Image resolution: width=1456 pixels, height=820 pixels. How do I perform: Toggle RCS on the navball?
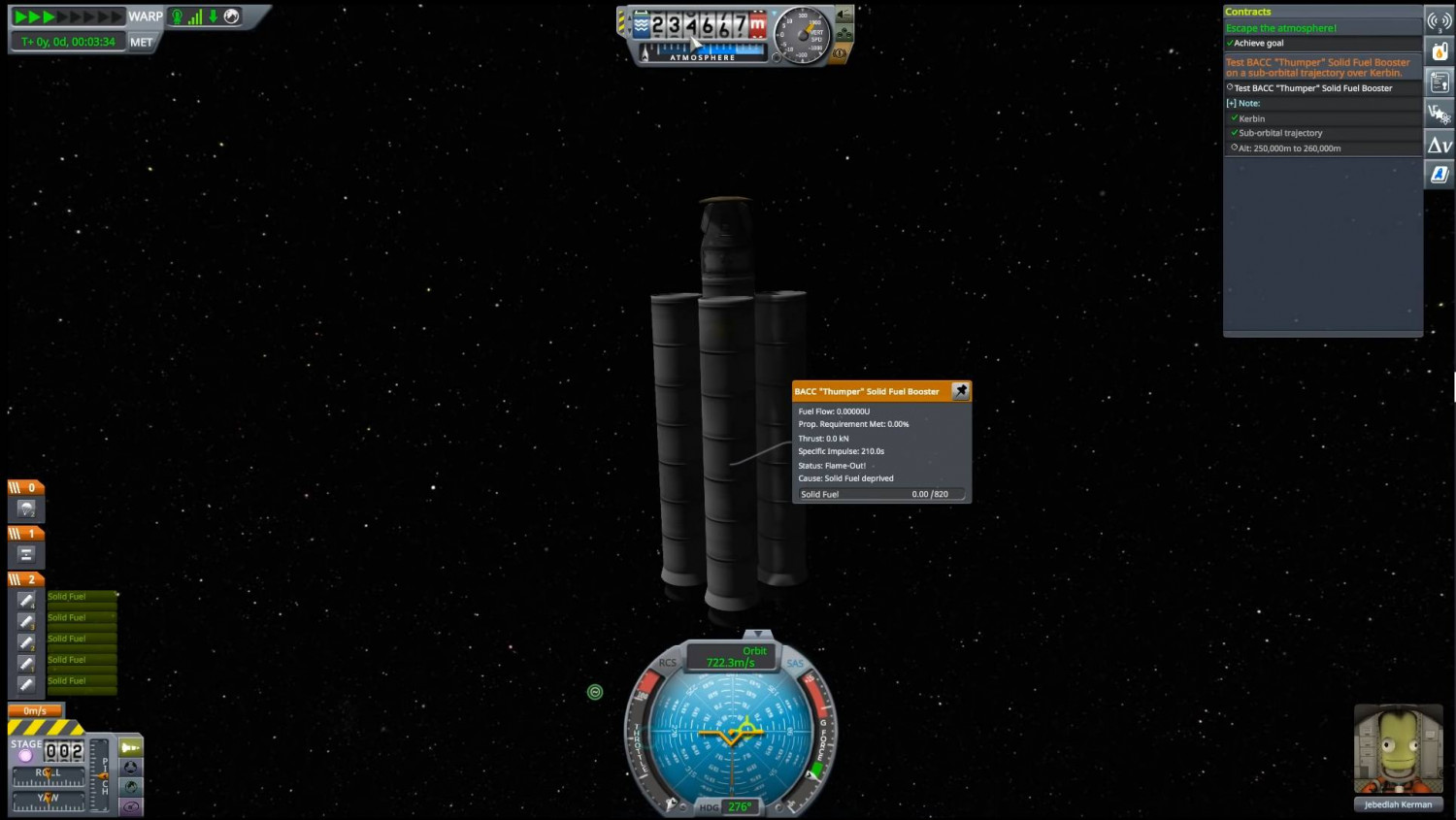click(x=668, y=663)
